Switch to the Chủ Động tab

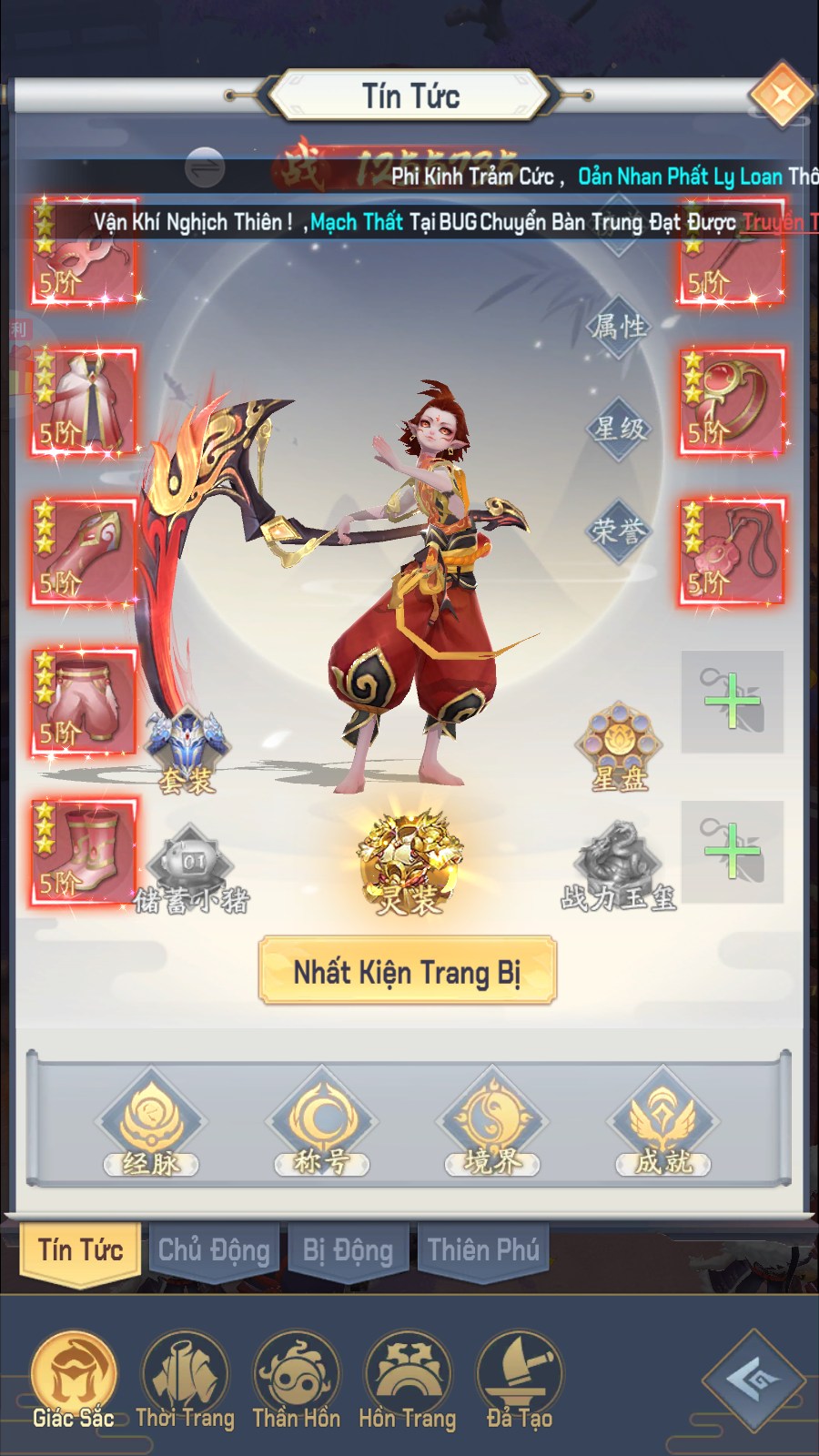214,1250
